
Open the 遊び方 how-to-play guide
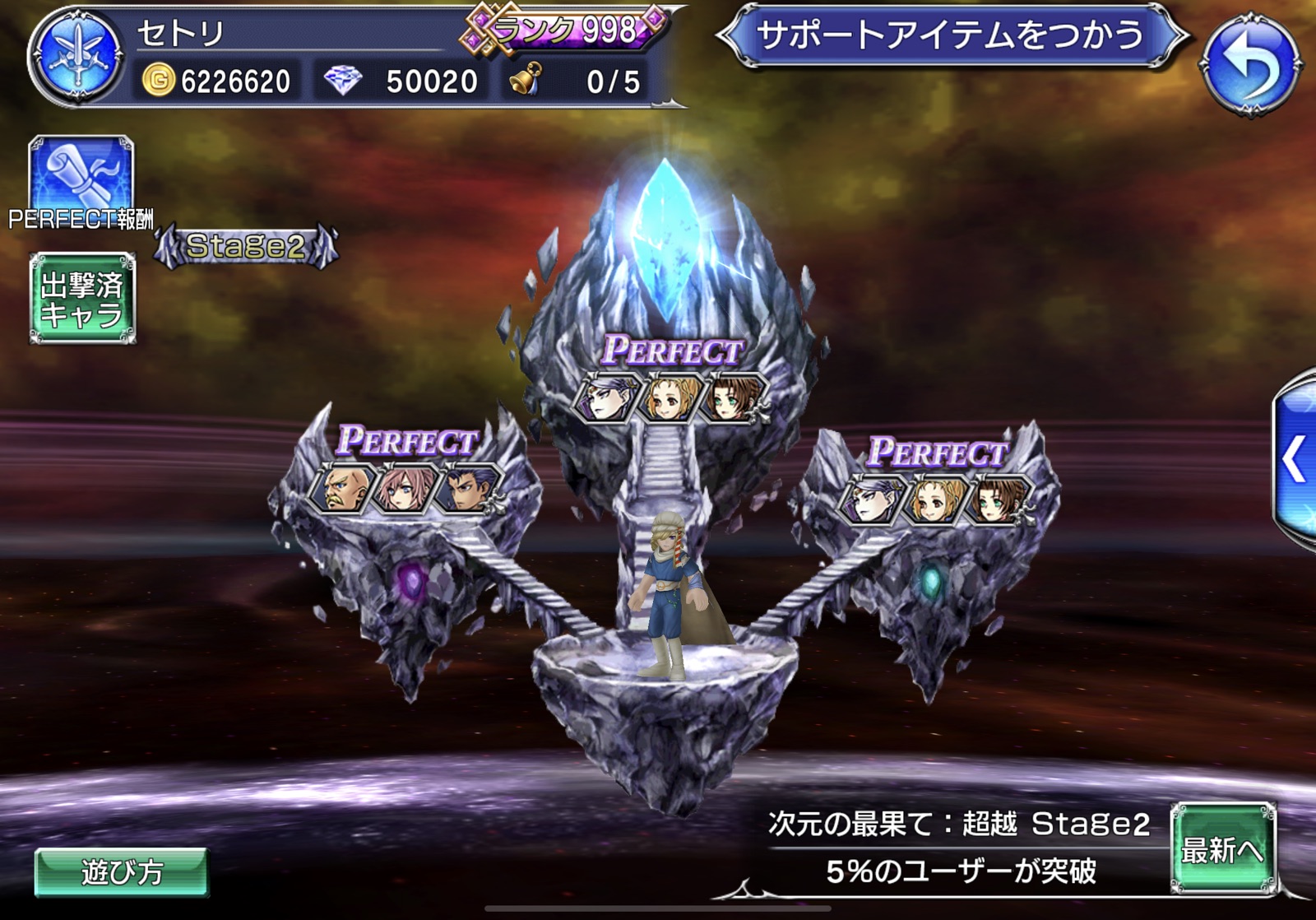point(121,871)
